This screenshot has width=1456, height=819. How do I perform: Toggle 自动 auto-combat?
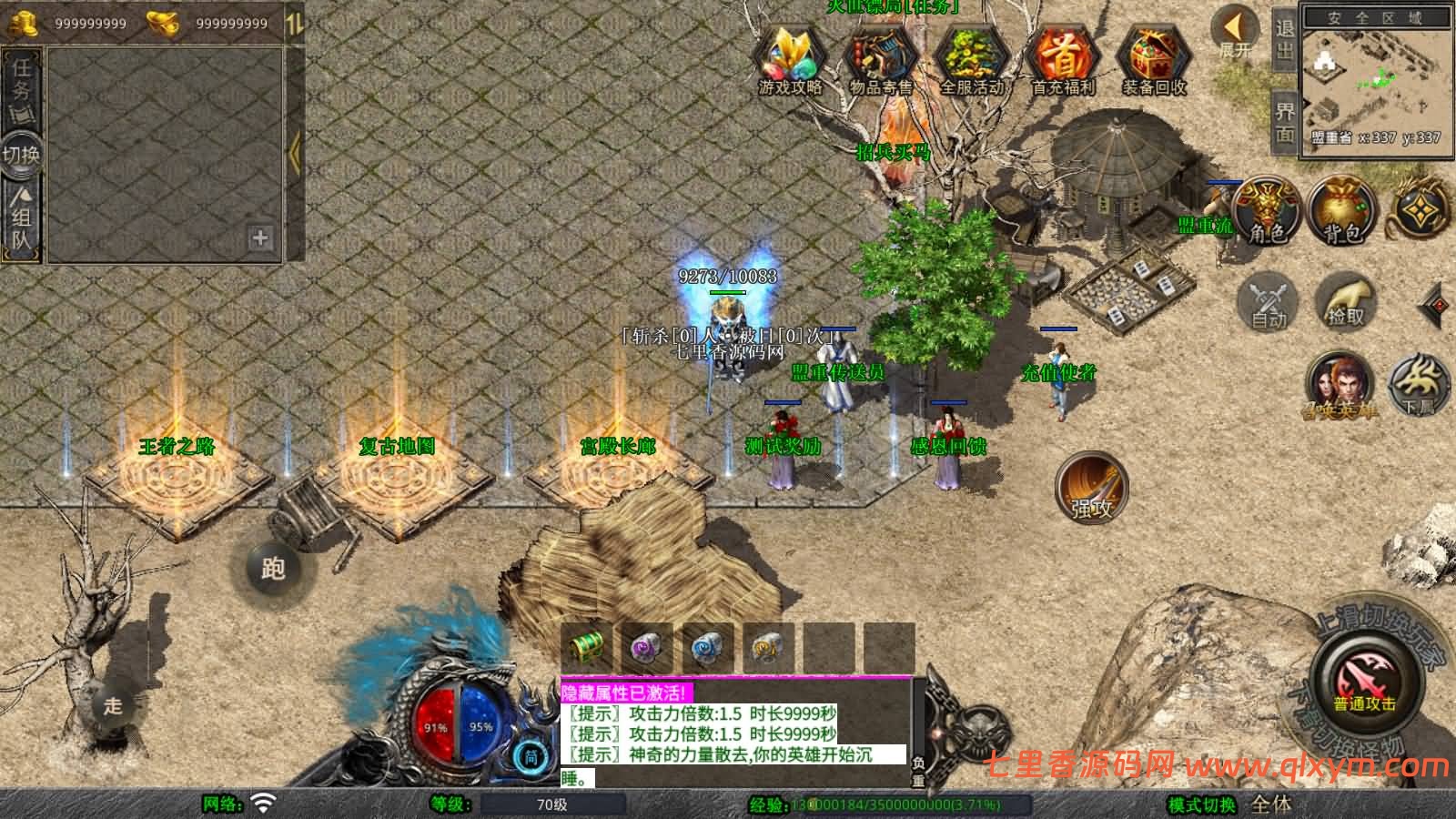1268,300
